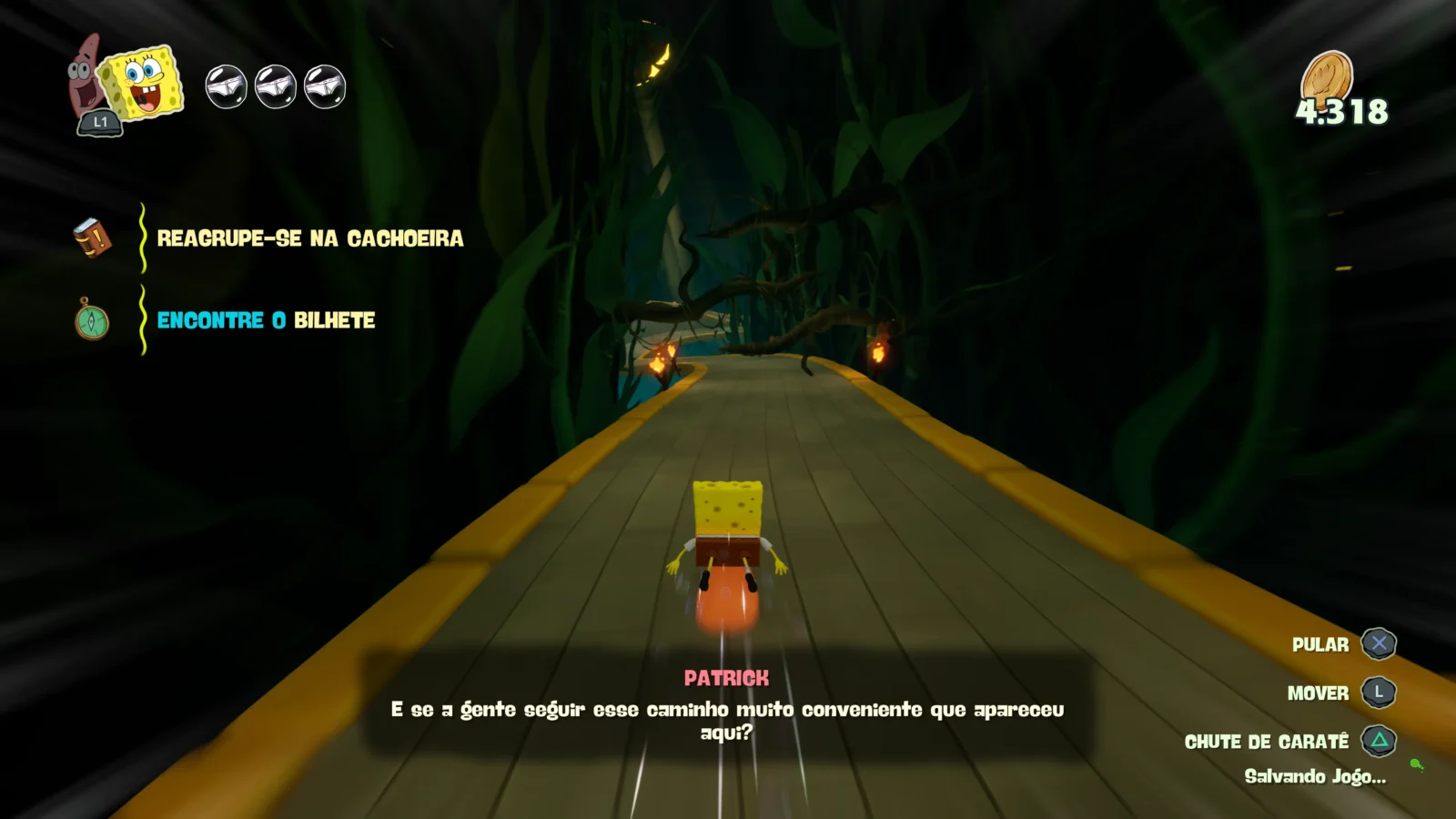Select the 'Encontre o Bilhete' side objective
This screenshot has height=819, width=1456.
[x=266, y=320]
